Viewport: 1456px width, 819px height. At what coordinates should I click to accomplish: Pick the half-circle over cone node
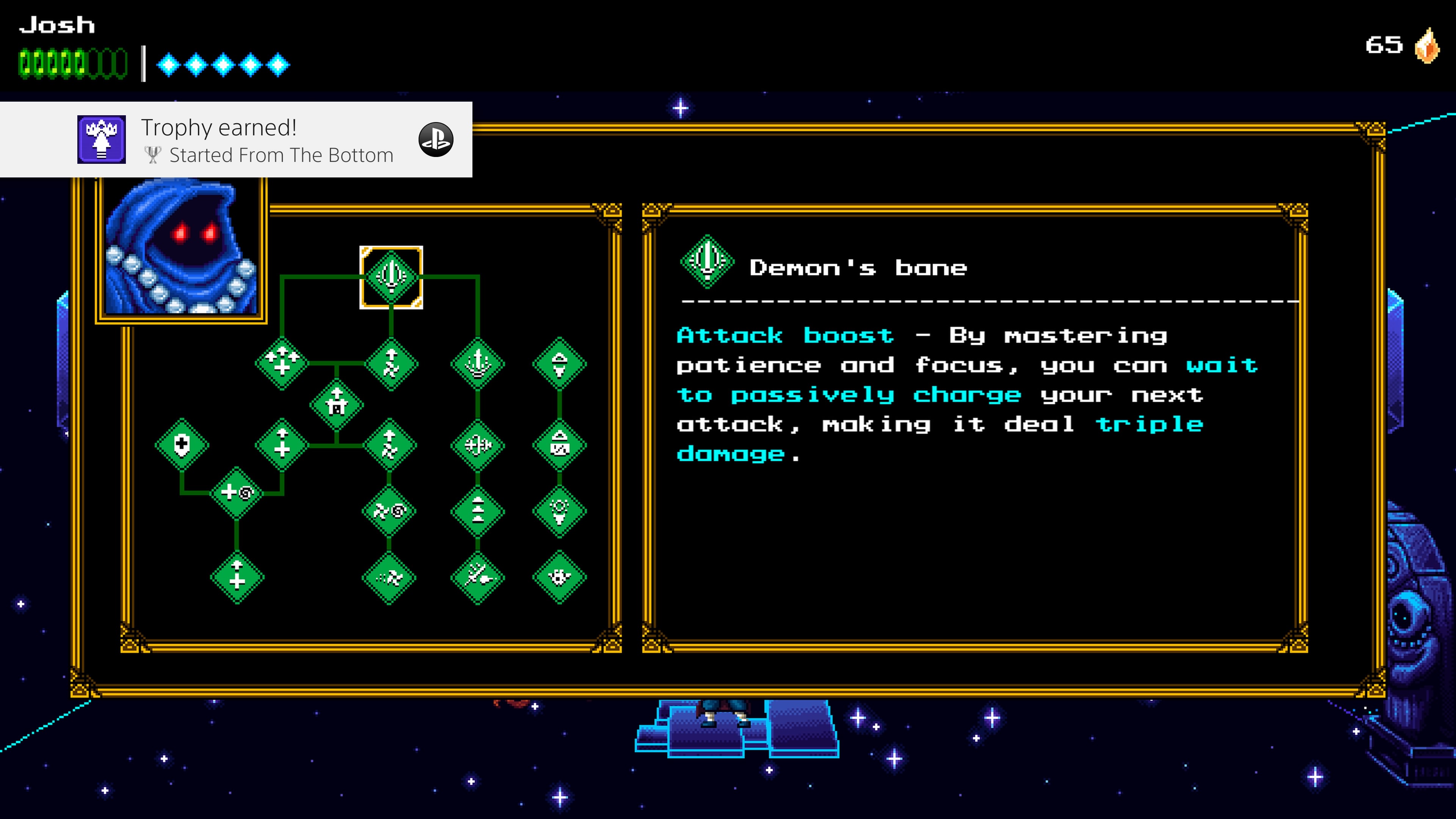560,364
